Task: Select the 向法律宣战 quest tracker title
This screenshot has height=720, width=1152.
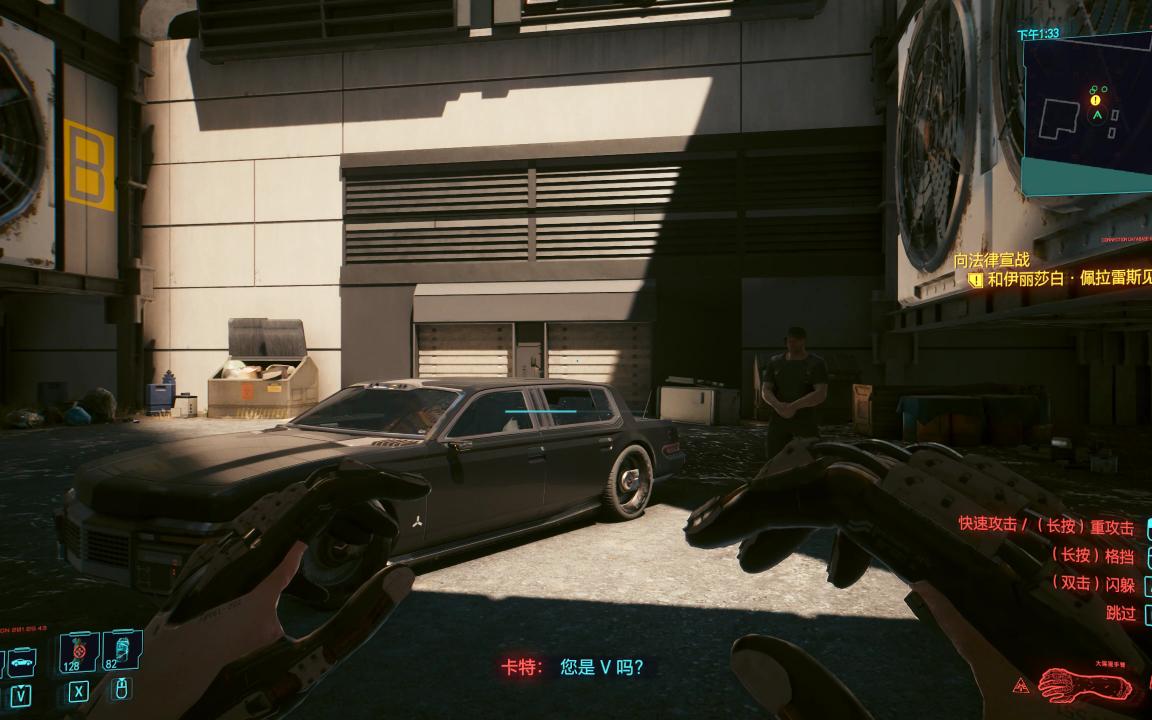Action: click(991, 260)
